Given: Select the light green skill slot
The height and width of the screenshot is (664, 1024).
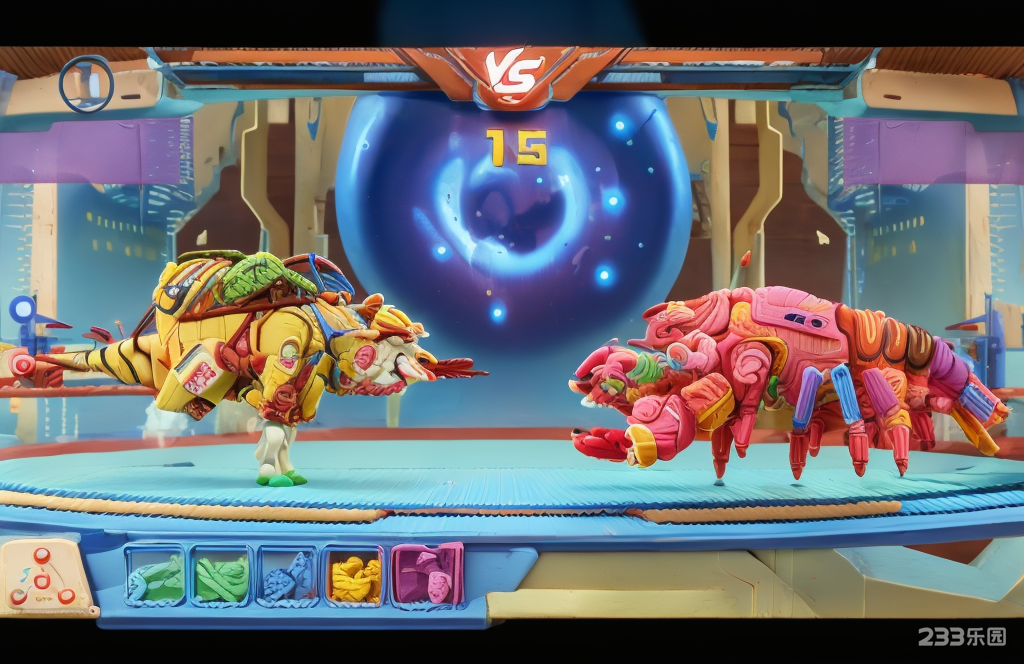Looking at the screenshot, I should [x=155, y=577].
